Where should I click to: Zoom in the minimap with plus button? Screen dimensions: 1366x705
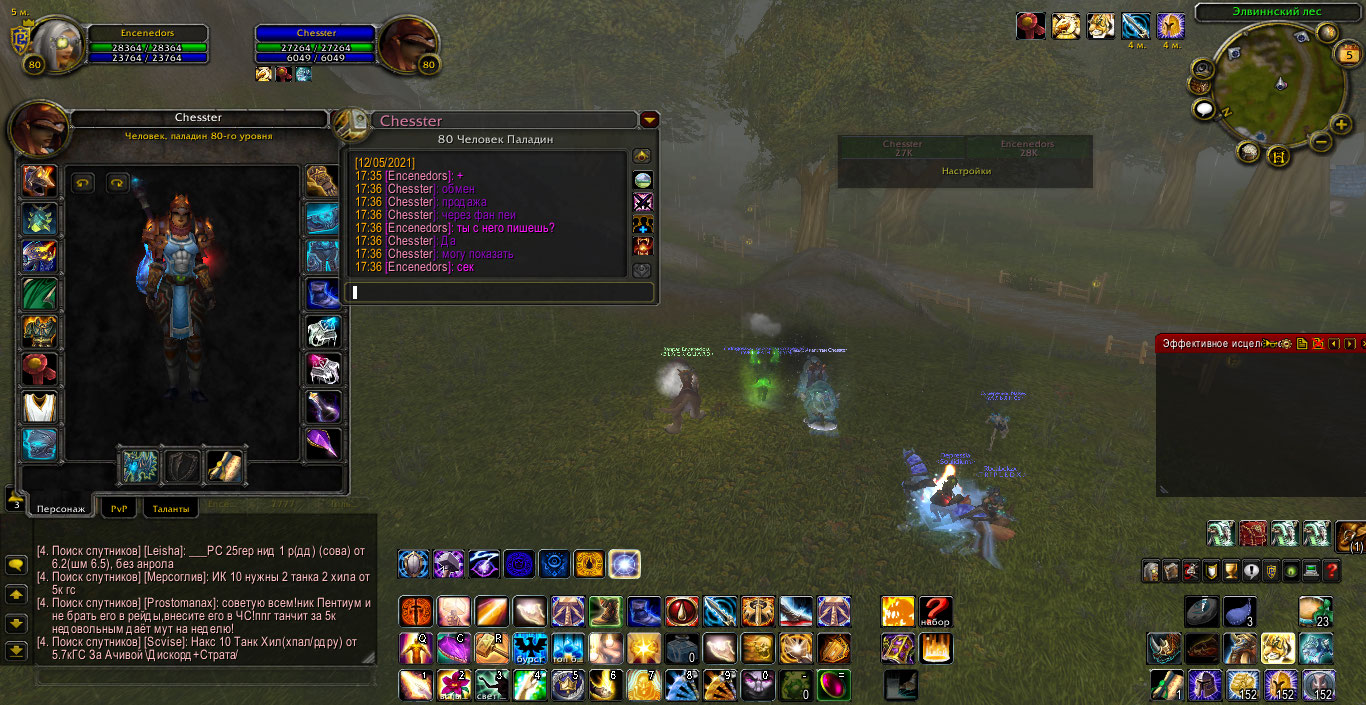point(1341,125)
